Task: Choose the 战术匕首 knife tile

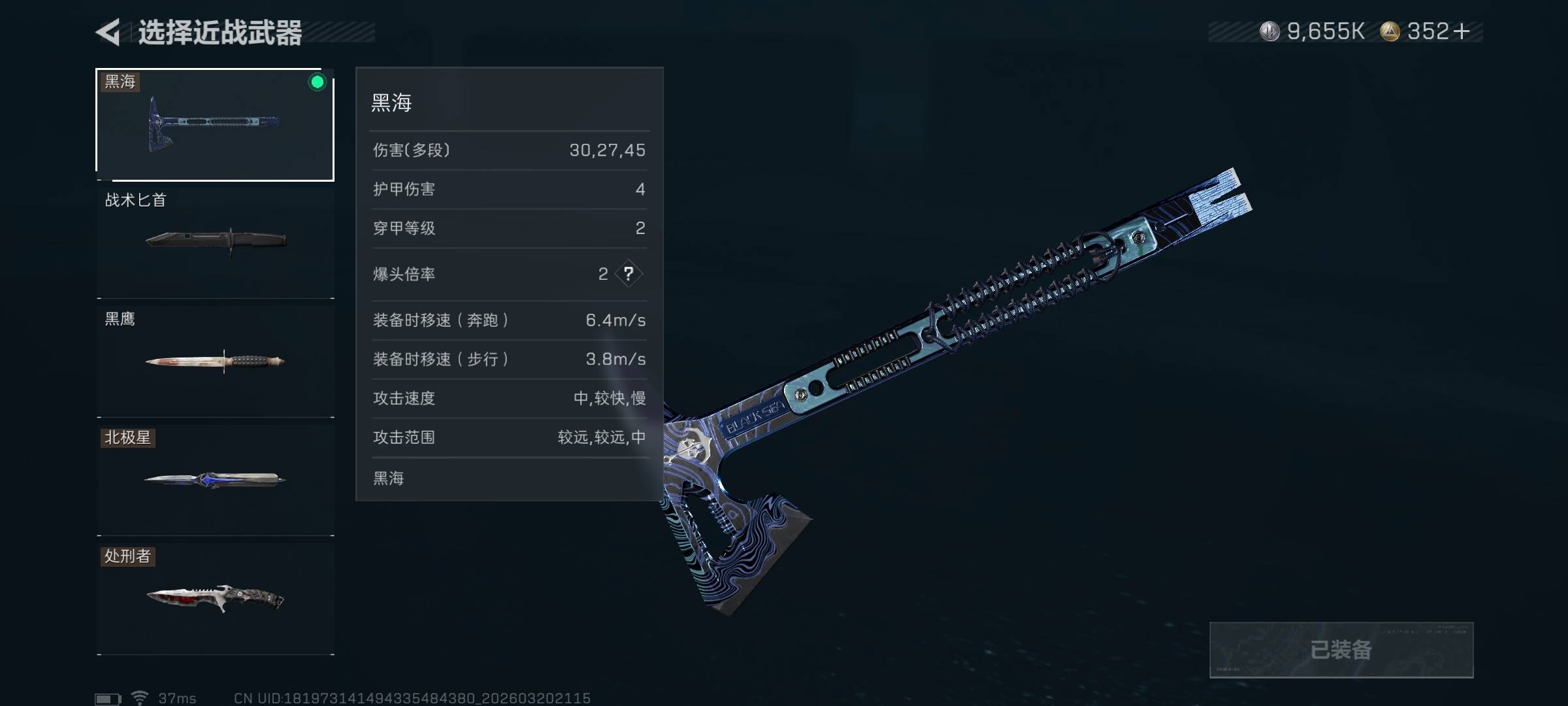Action: (x=215, y=242)
